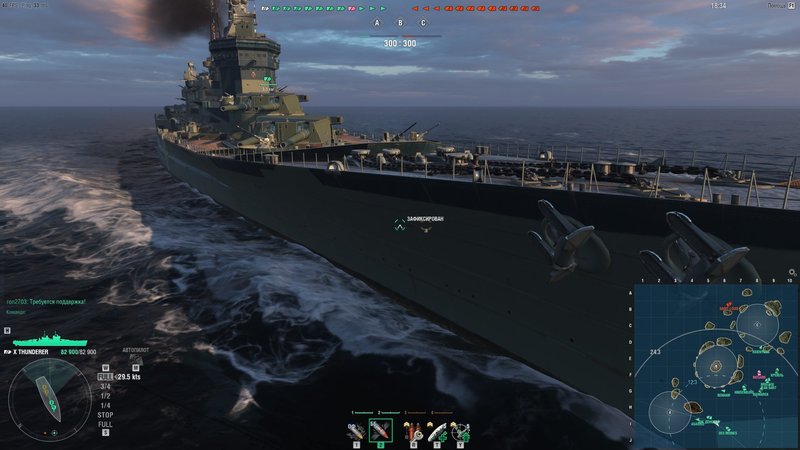
Task: Activate the Damage Control Party consumable
Action: (x=410, y=431)
